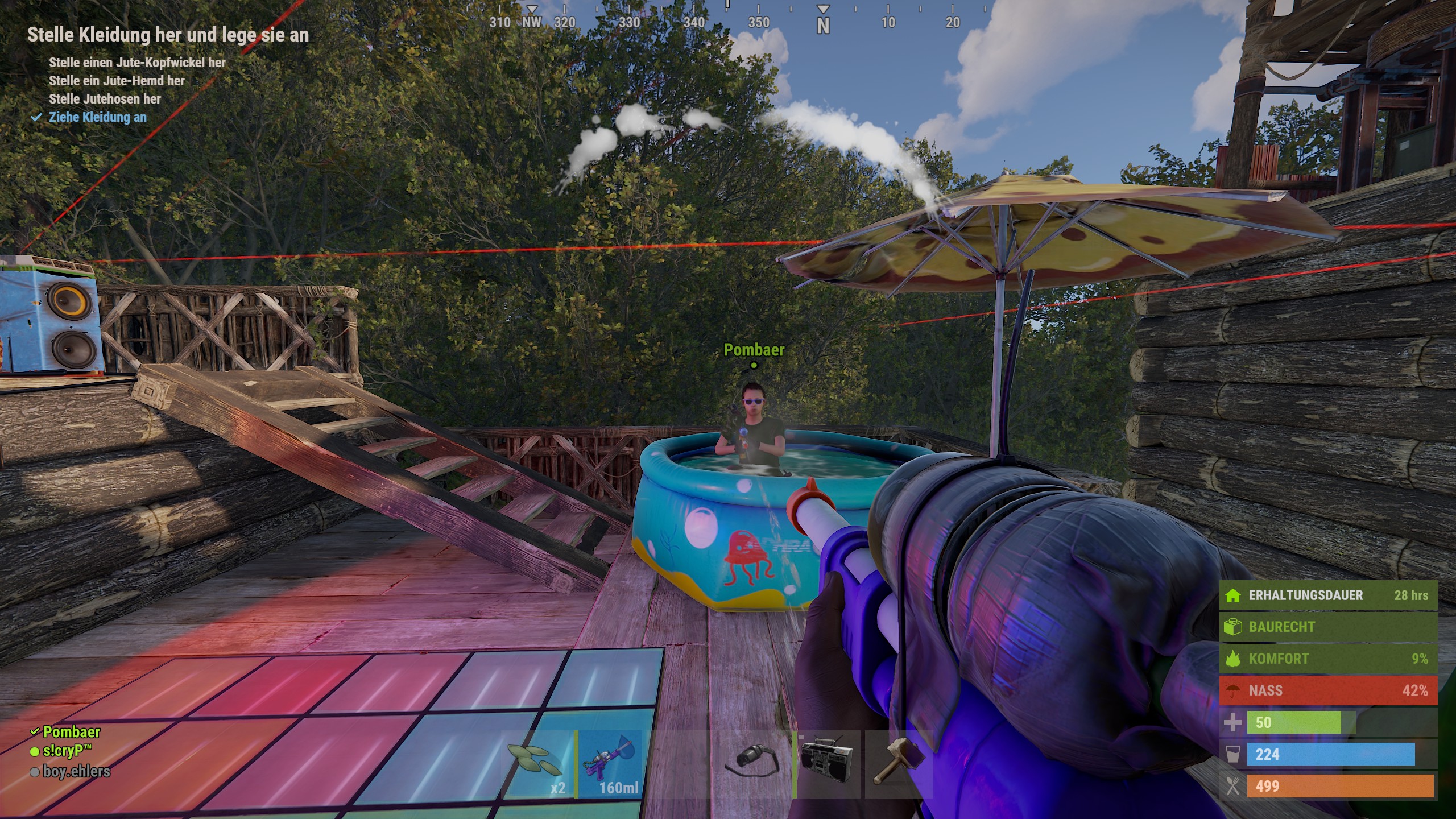Click the red Nass status entry

(x=1327, y=690)
